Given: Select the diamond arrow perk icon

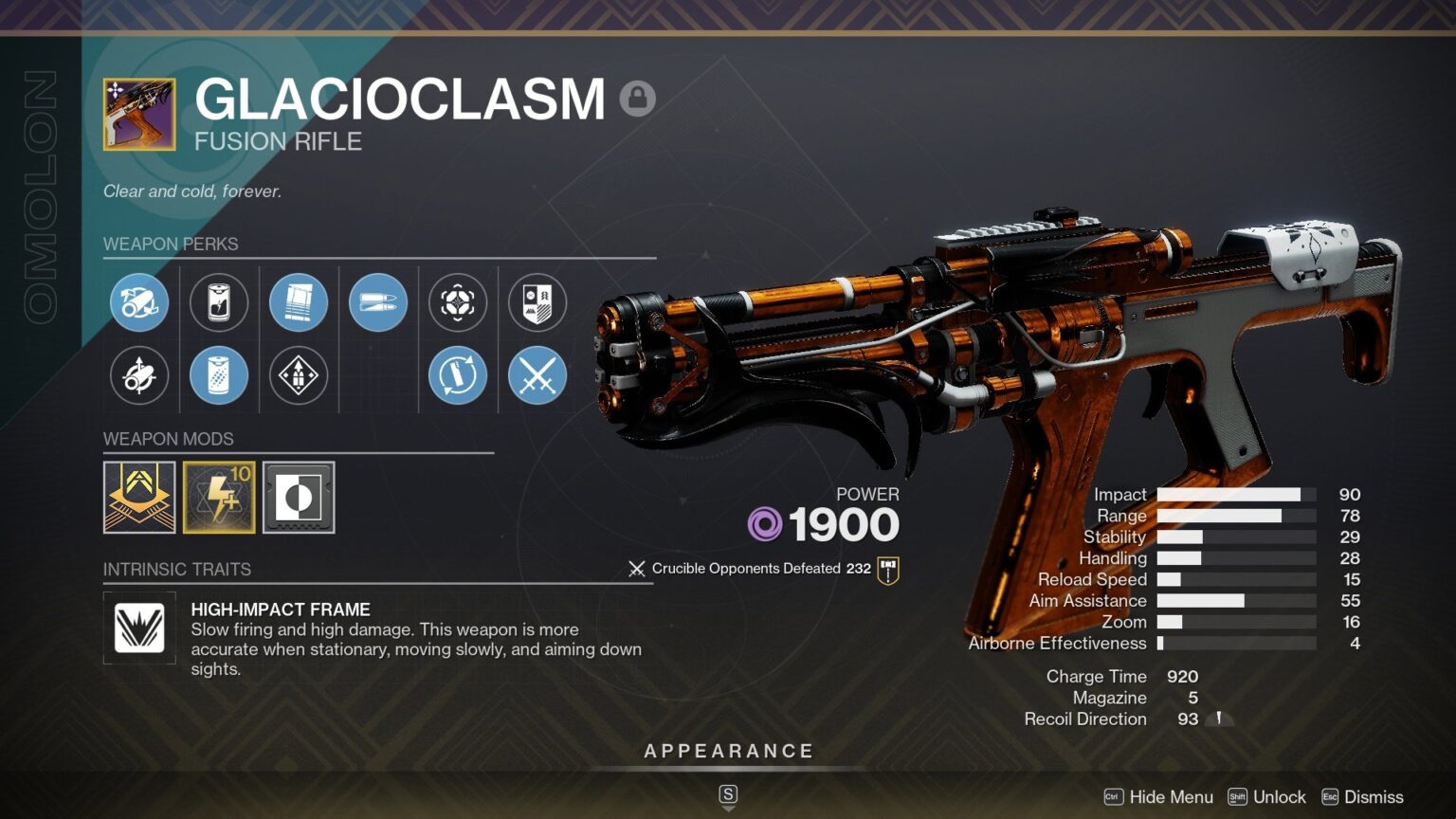Looking at the screenshot, I should point(299,376).
